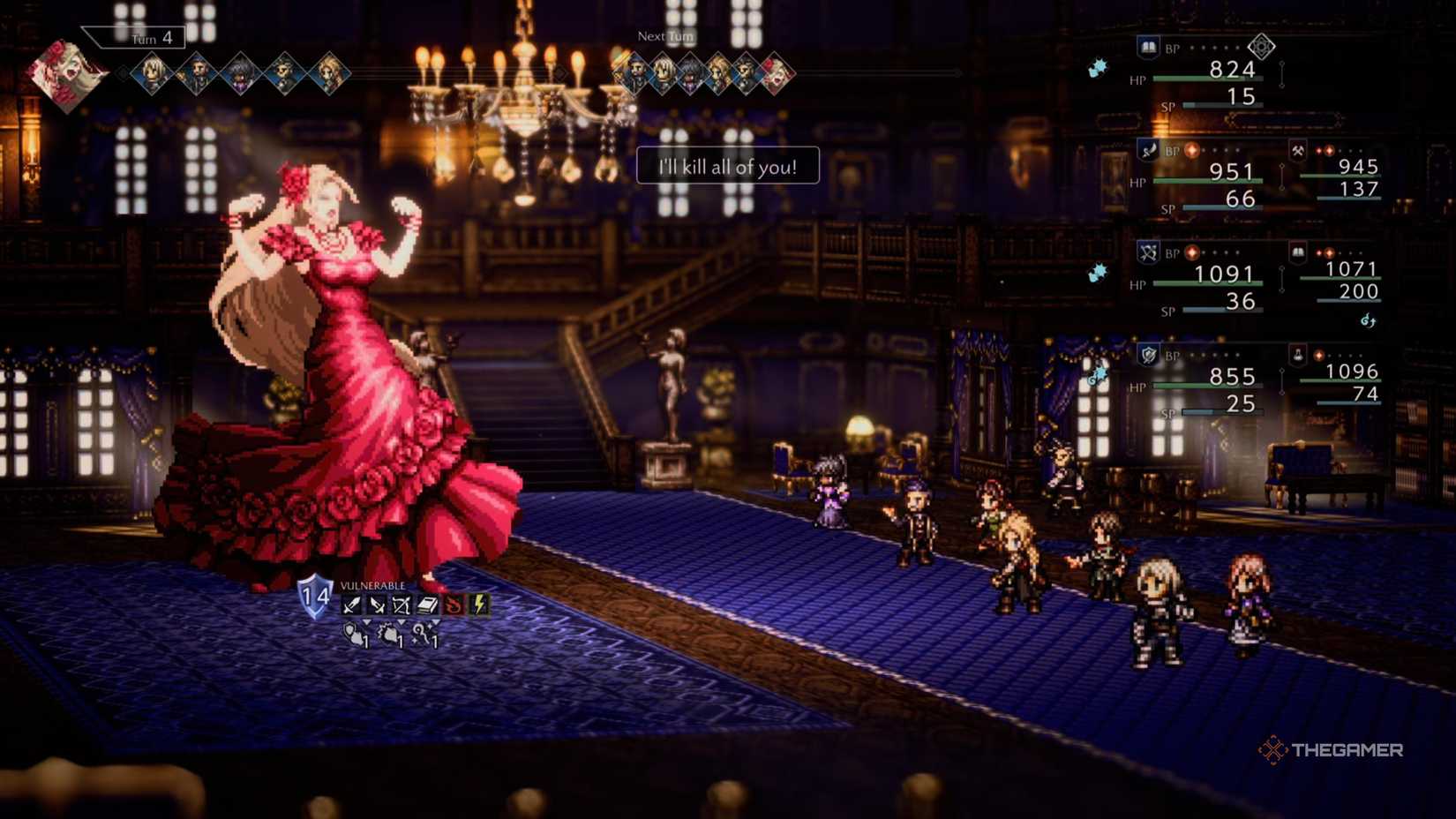Open the scholar book job icon by 824 HP
Viewport: 1456px width, 819px height.
1146,47
